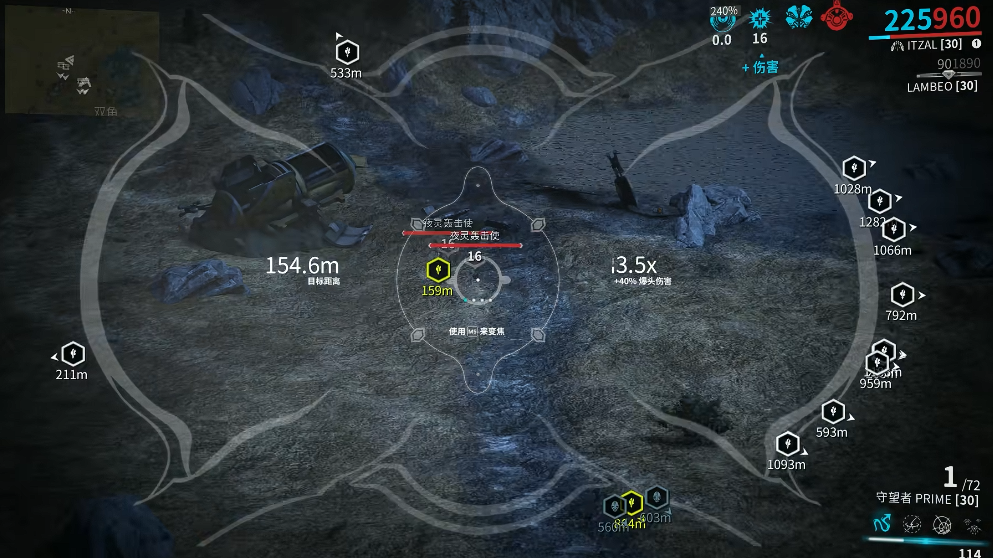The image size is (993, 558).
Task: Select the 1093m waypoint marker
Action: point(787,444)
